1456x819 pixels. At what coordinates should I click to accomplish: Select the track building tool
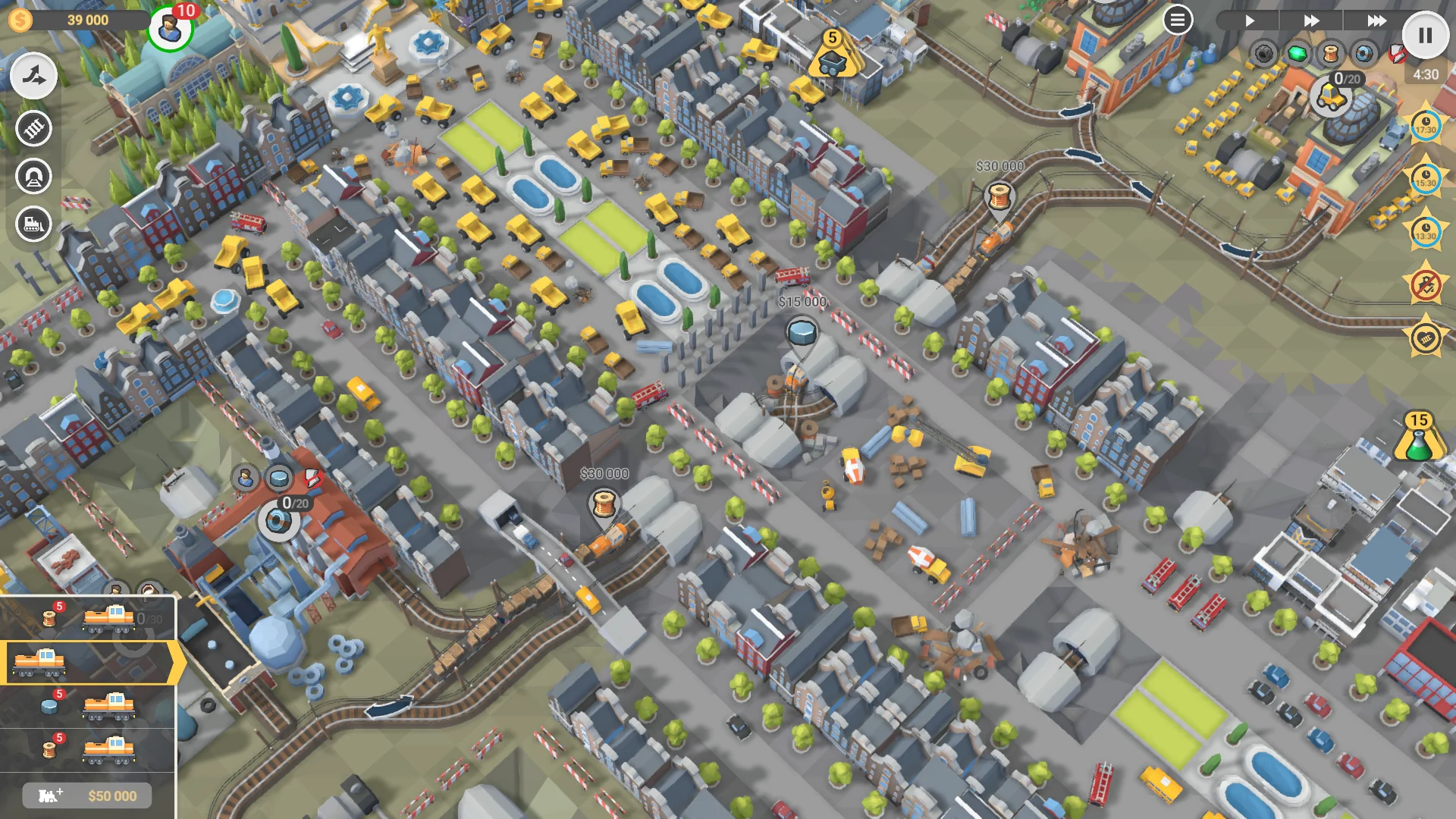click(32, 129)
